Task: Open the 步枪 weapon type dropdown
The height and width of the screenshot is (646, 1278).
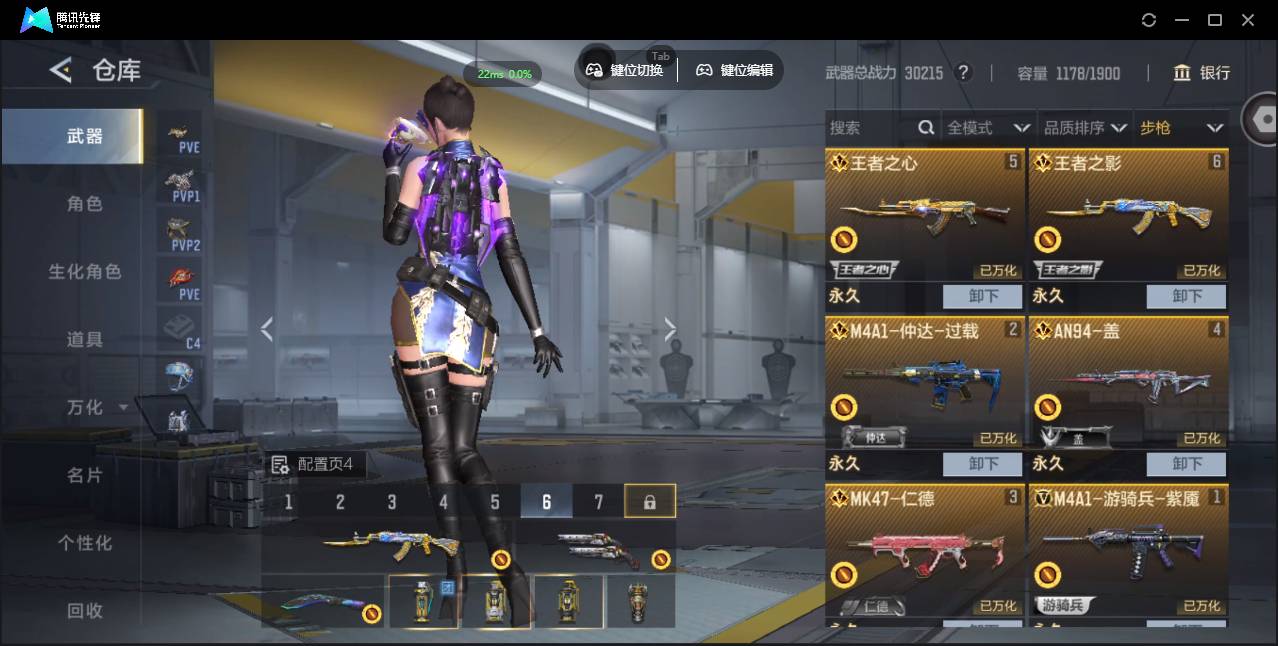Action: [x=1180, y=128]
